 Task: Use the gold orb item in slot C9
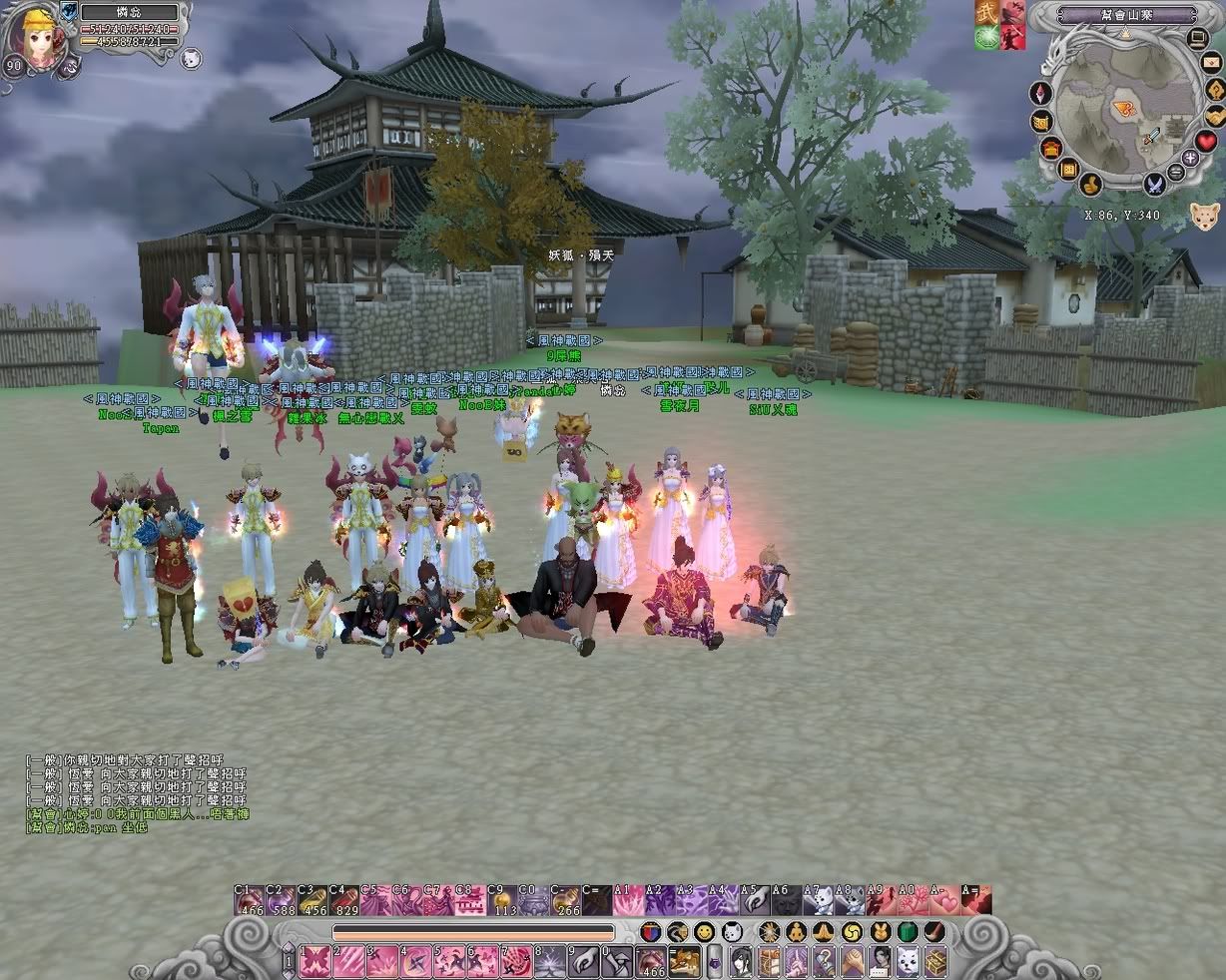(x=502, y=900)
